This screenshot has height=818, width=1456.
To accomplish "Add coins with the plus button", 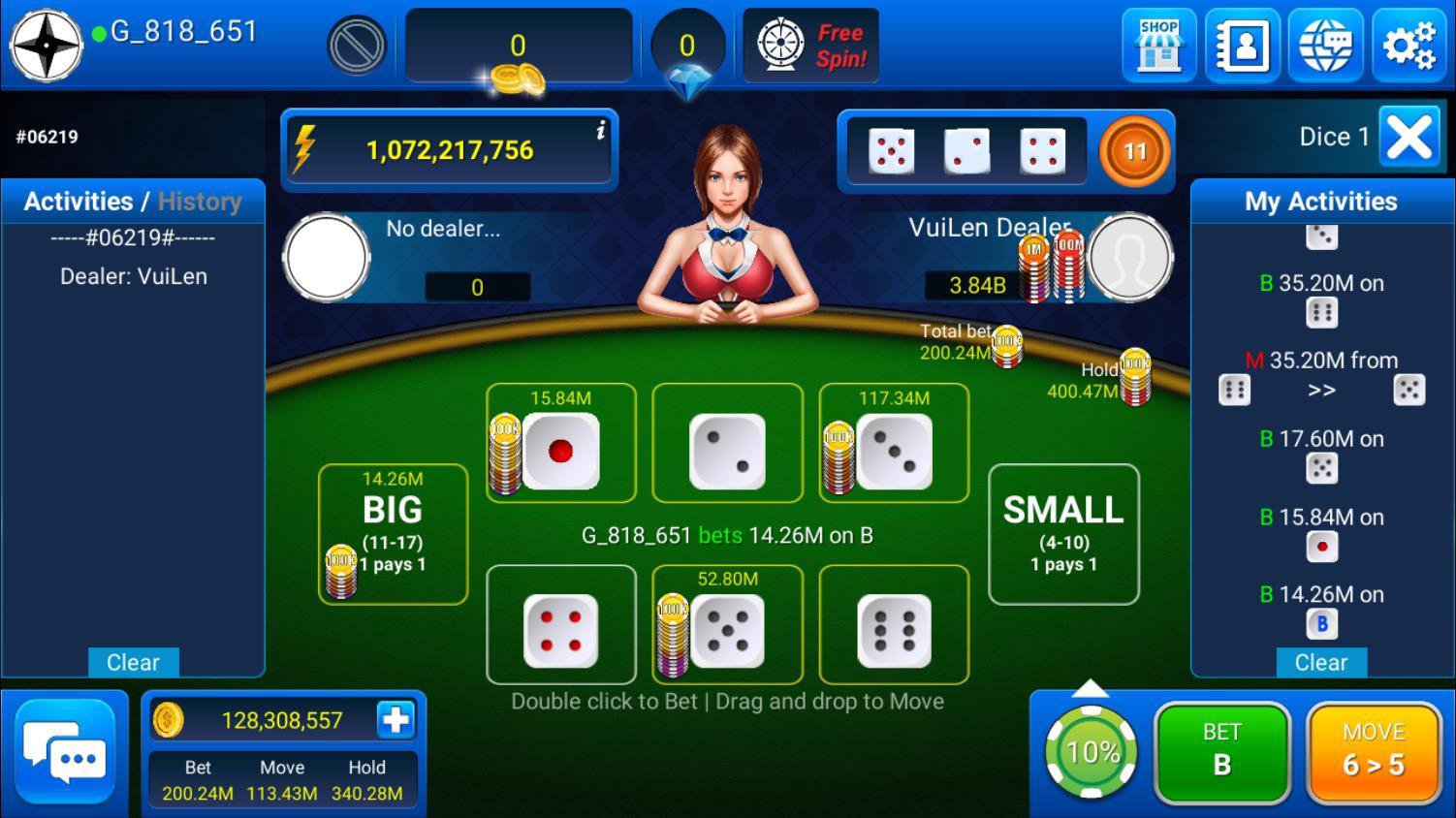I will click(x=396, y=720).
